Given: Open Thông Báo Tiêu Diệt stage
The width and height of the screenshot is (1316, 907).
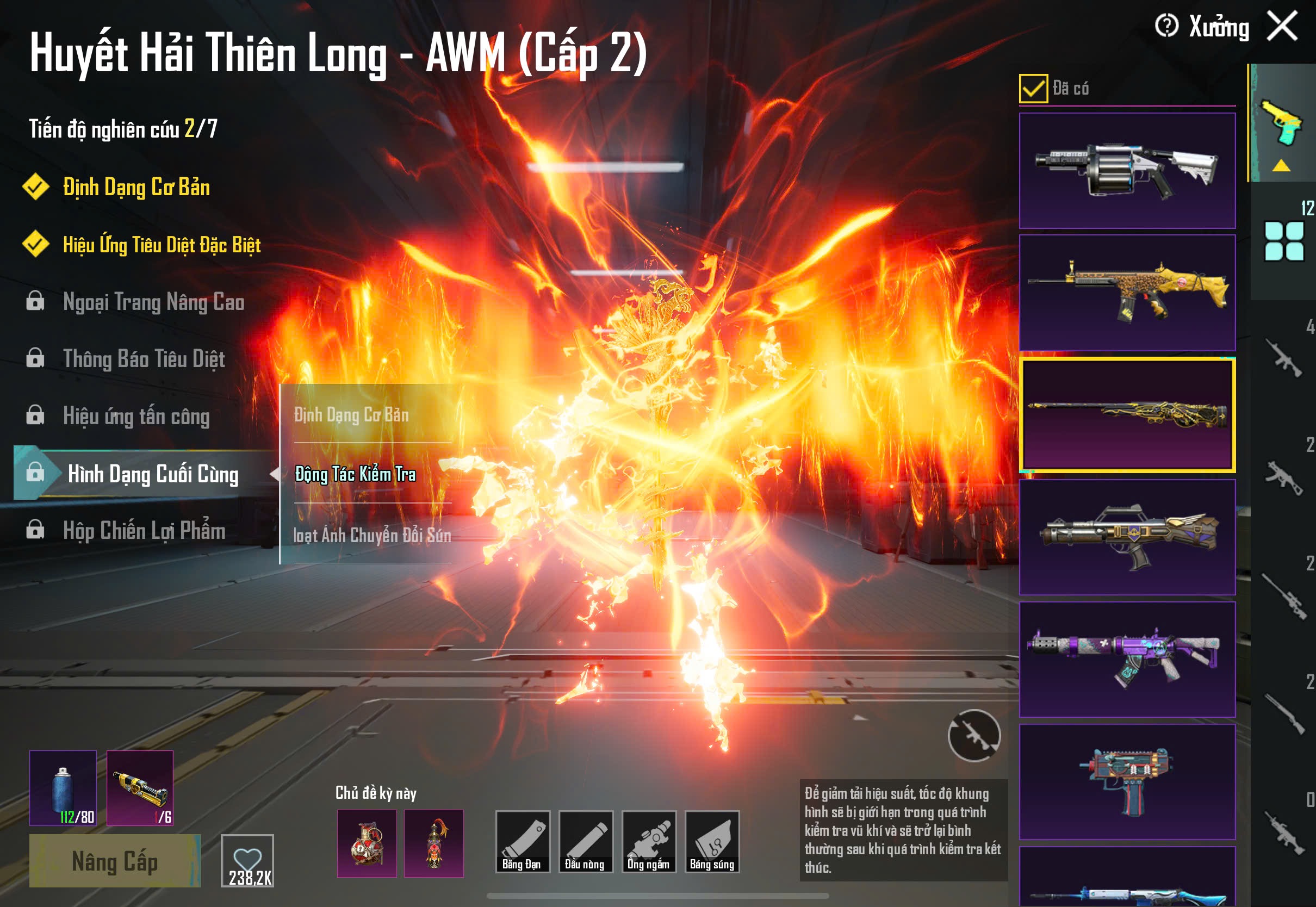Looking at the screenshot, I should coord(144,359).
